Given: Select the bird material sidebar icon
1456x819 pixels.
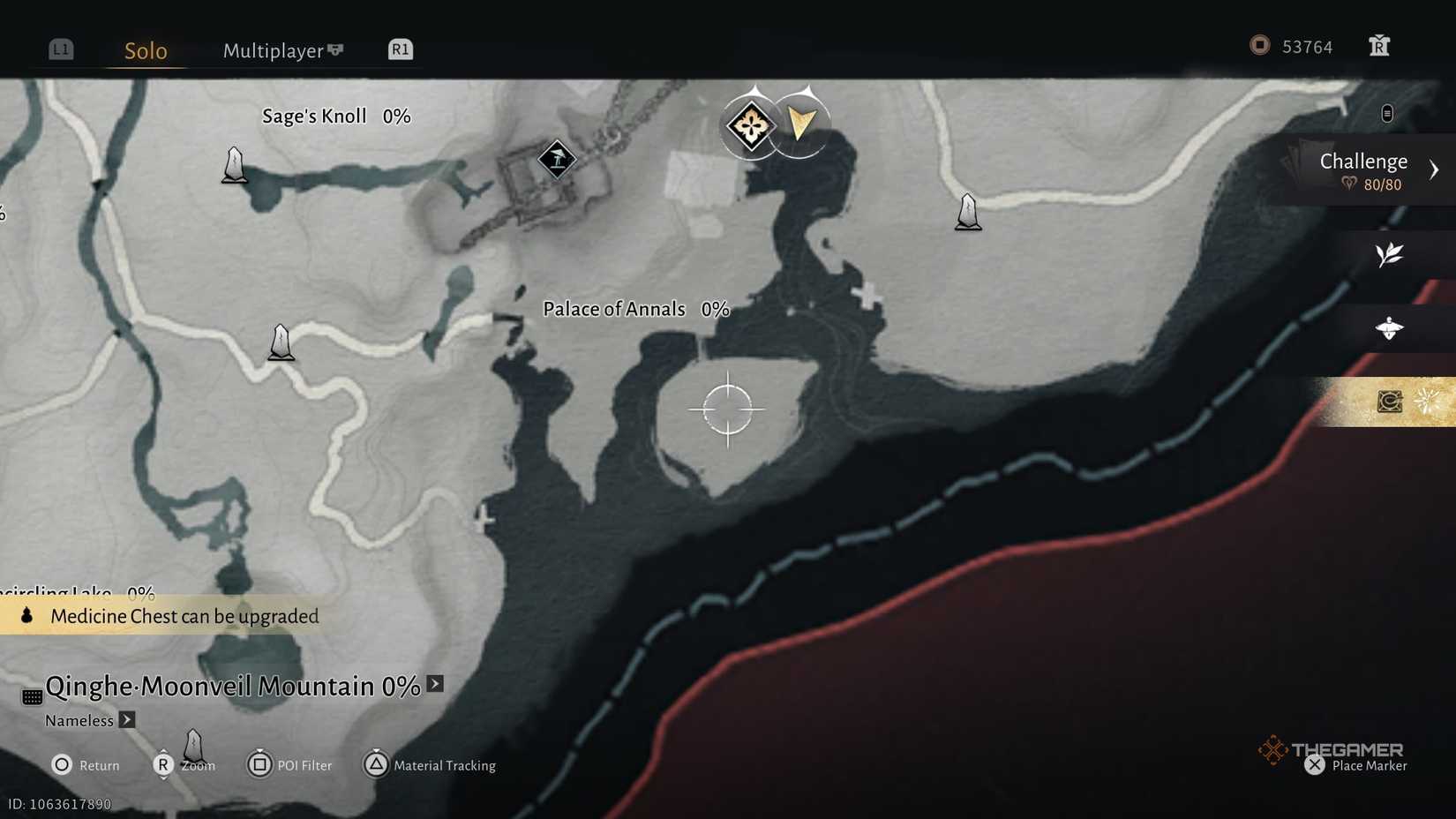Looking at the screenshot, I should (x=1391, y=328).
